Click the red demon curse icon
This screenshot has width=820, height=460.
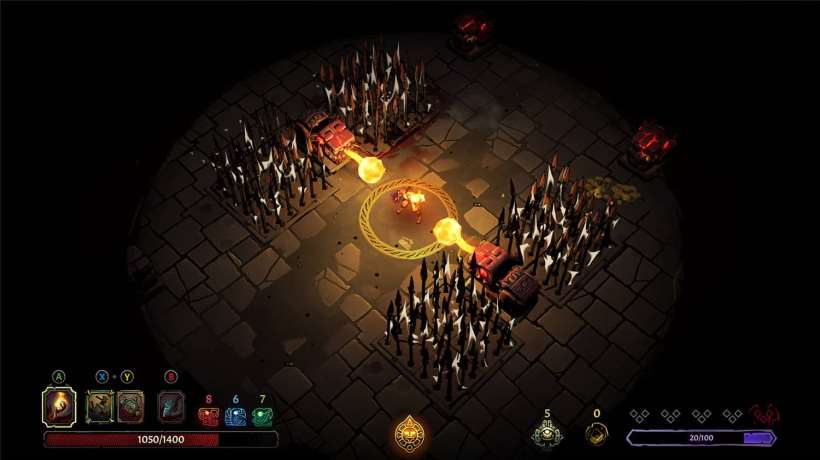pos(766,414)
